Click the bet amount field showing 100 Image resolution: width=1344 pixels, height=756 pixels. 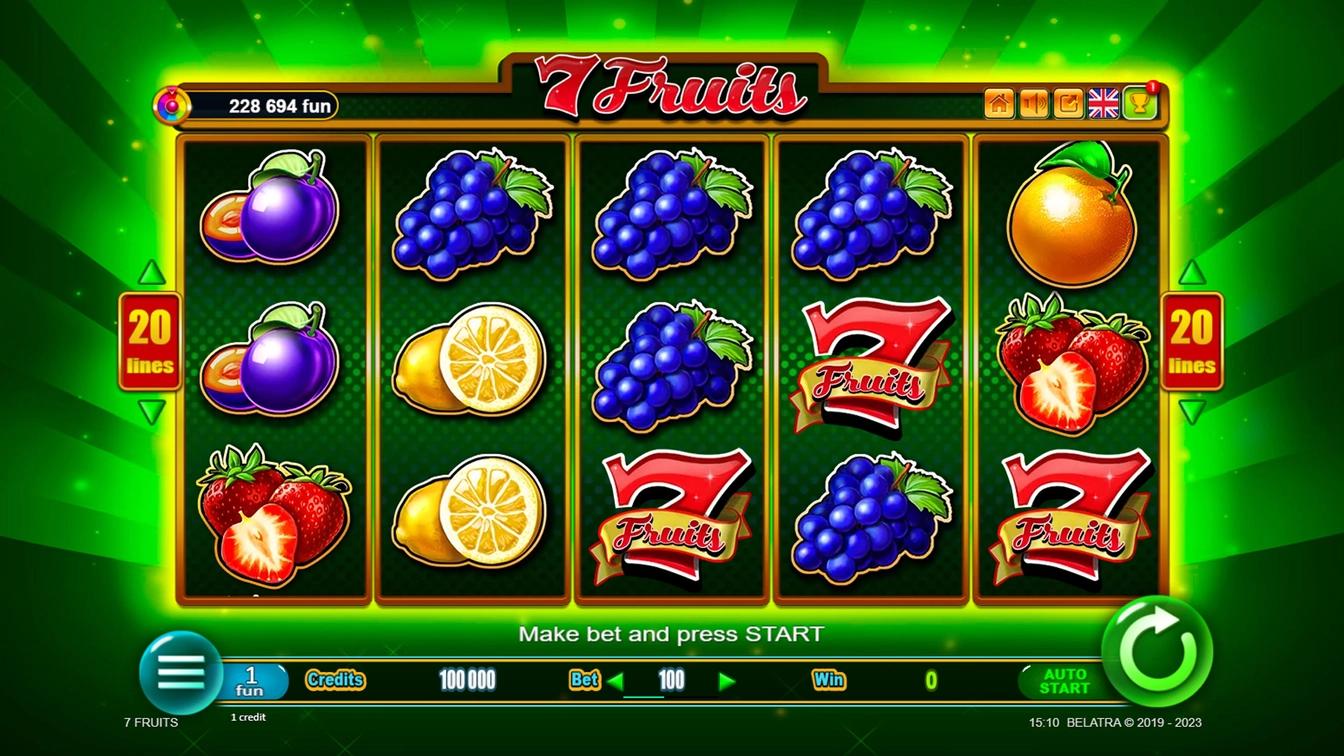(x=670, y=680)
